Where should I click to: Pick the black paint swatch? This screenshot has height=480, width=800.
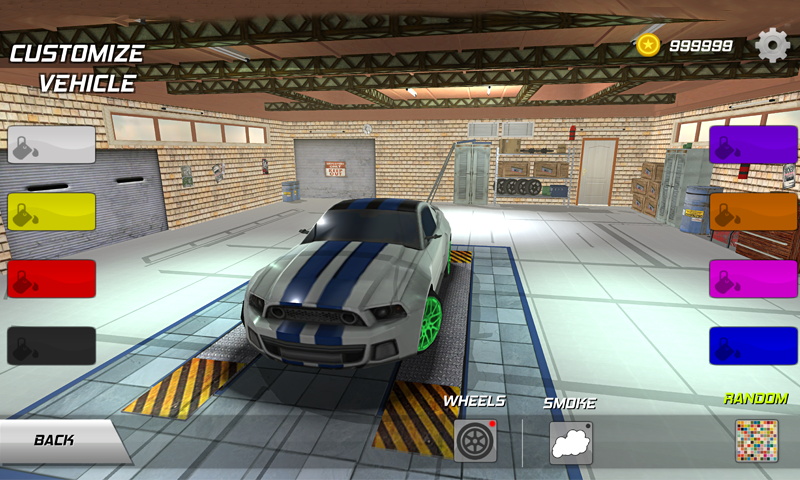[52, 346]
